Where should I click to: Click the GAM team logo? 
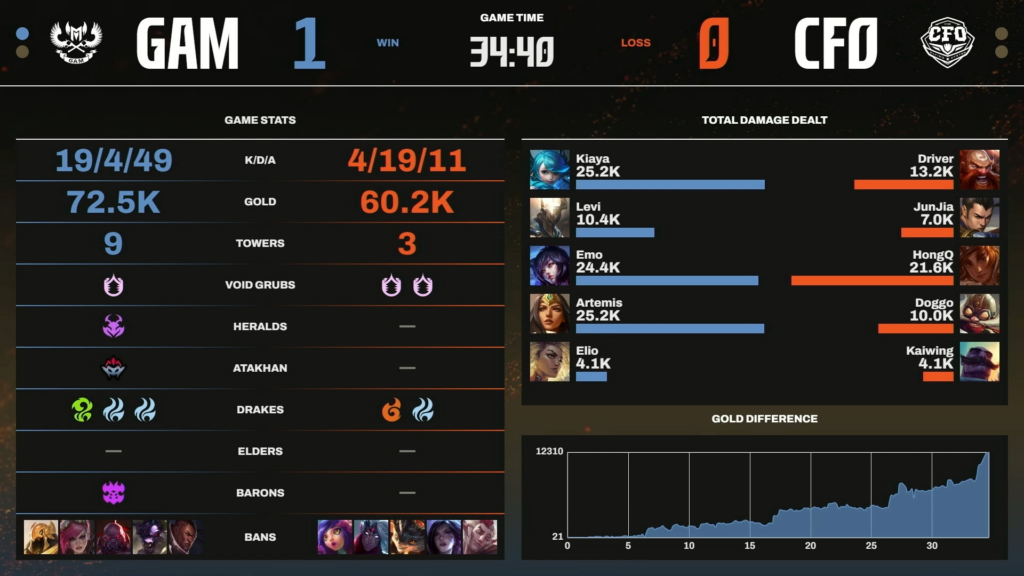coord(76,43)
